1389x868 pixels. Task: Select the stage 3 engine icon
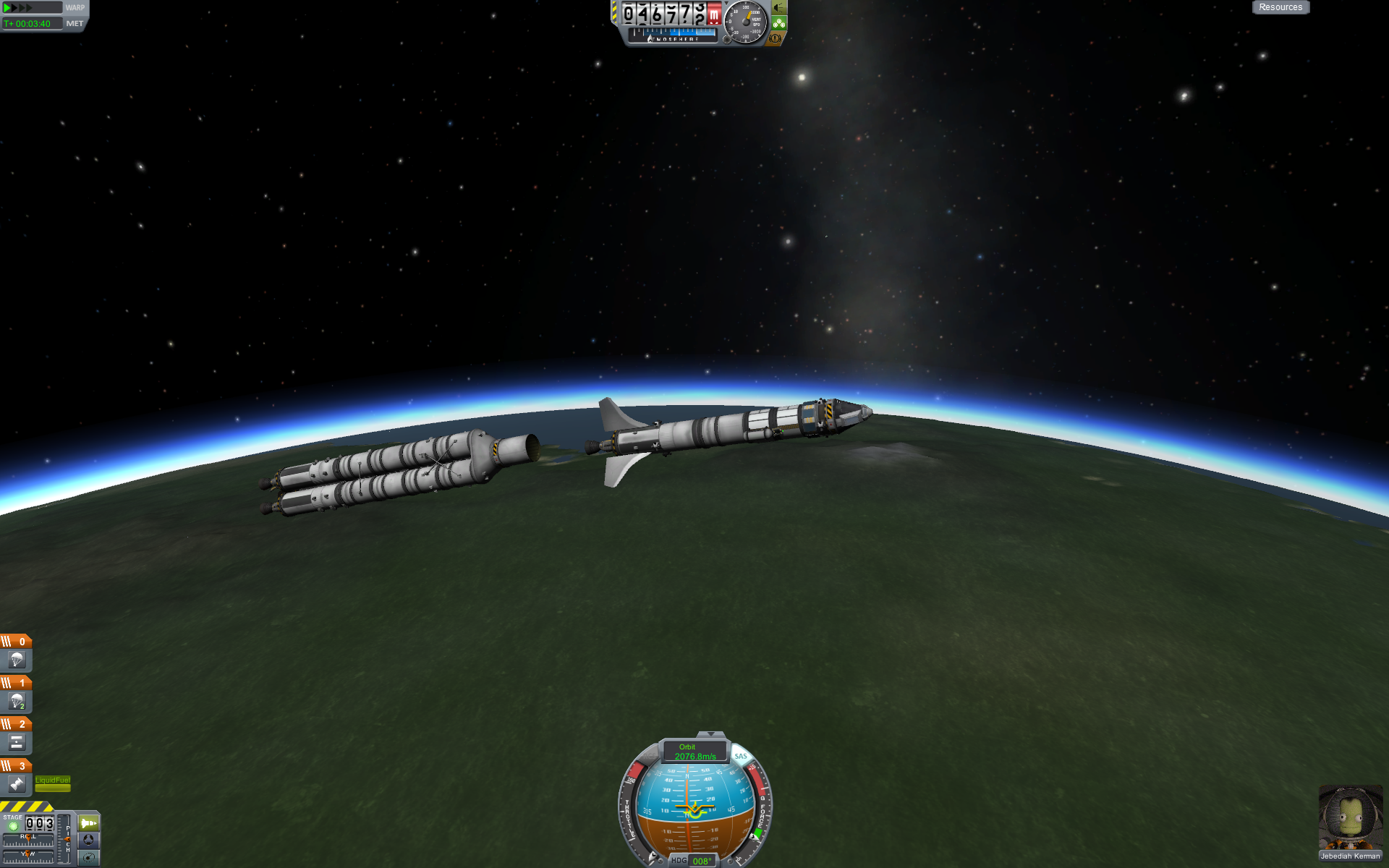point(17,783)
